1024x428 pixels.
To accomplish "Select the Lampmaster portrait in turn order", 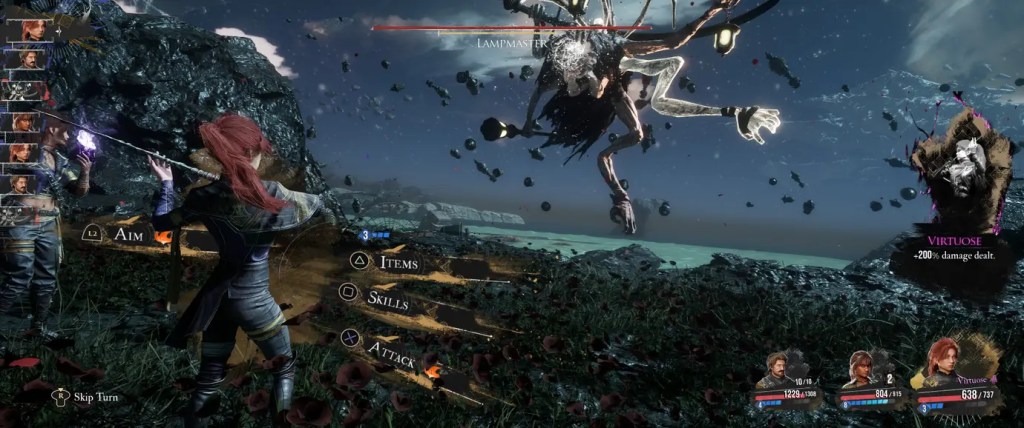I will [x=20, y=91].
